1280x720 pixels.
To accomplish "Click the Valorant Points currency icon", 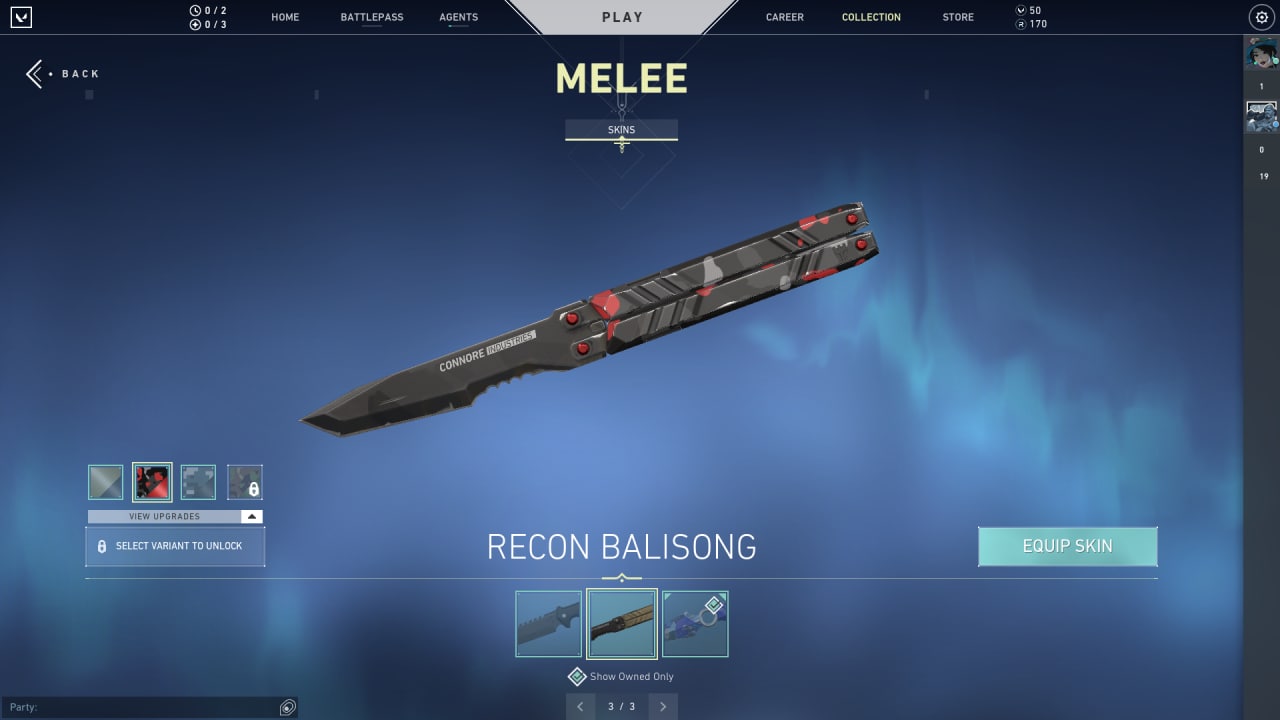I will click(1021, 9).
